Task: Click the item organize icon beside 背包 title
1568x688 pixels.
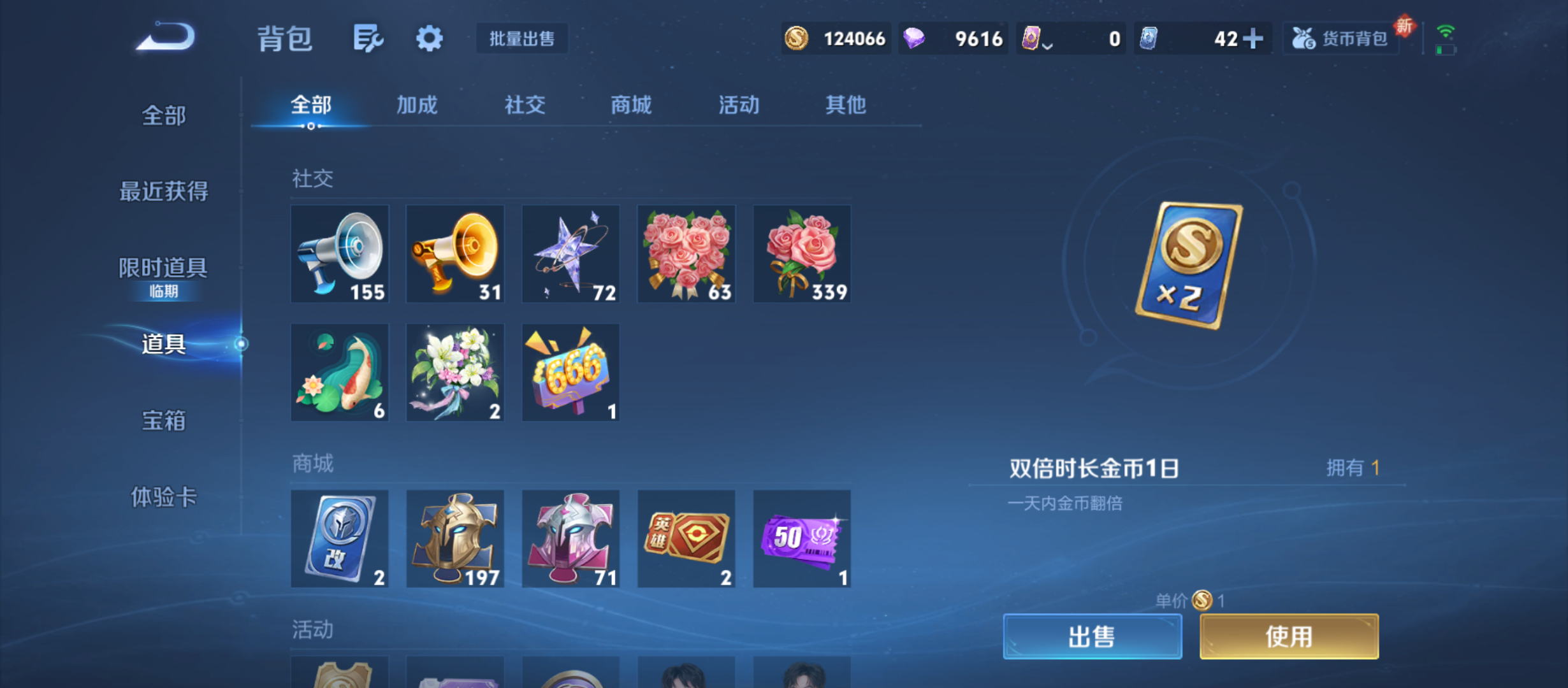Action: click(367, 38)
